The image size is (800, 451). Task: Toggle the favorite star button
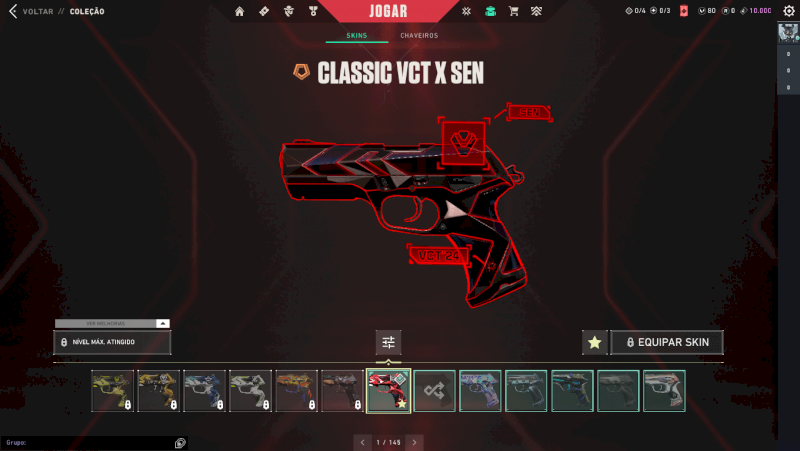[595, 342]
